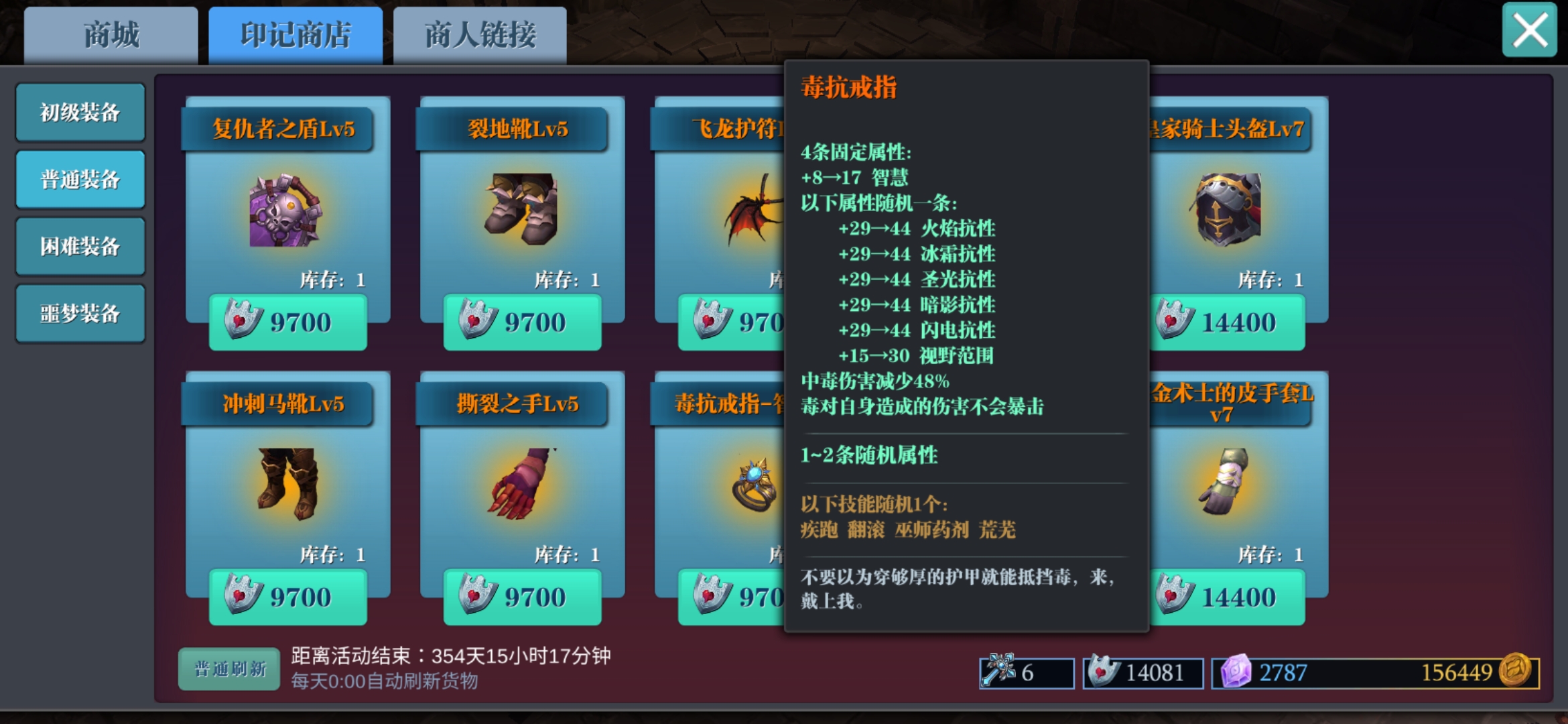Switch to the 商城 tab

point(110,35)
